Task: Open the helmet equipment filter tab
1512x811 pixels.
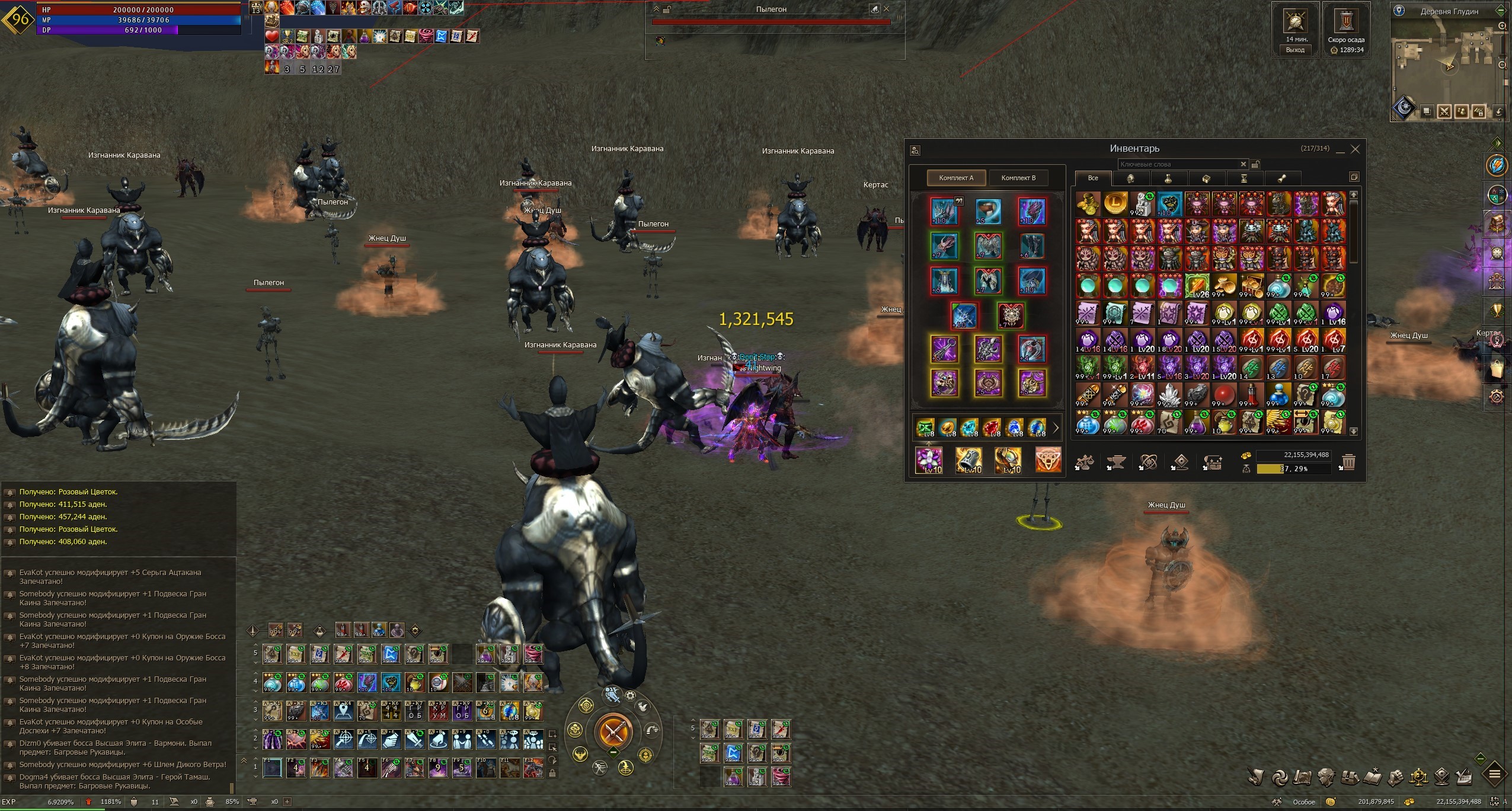Action: pyautogui.click(x=1130, y=178)
